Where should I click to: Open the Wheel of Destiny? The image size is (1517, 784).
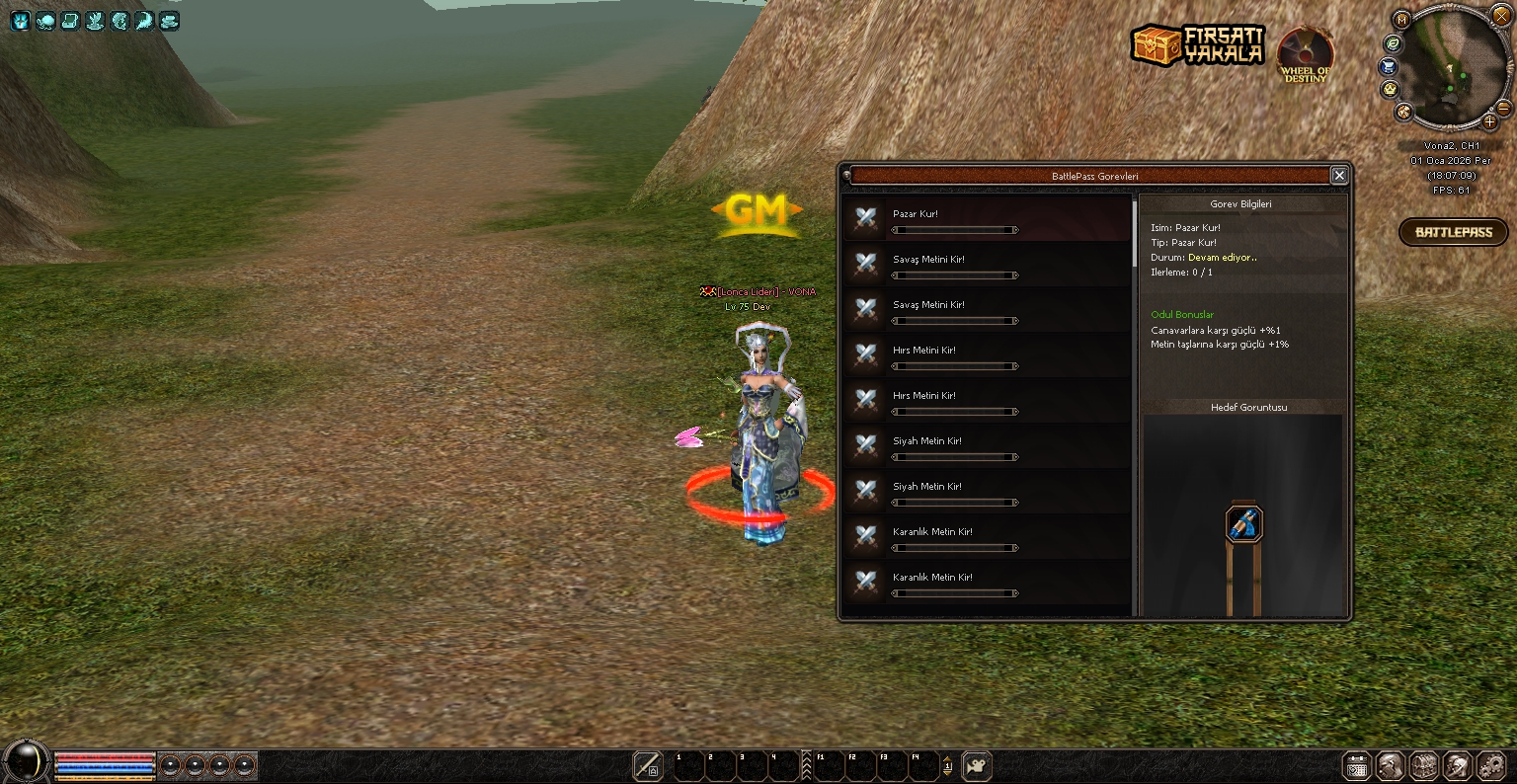point(1305,55)
